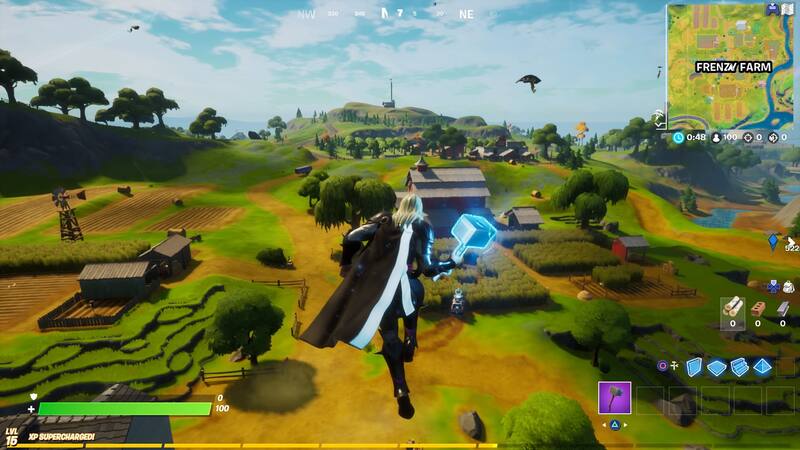The image size is (800, 450).
Task: Choose the stairs building piece
Action: coord(739,367)
